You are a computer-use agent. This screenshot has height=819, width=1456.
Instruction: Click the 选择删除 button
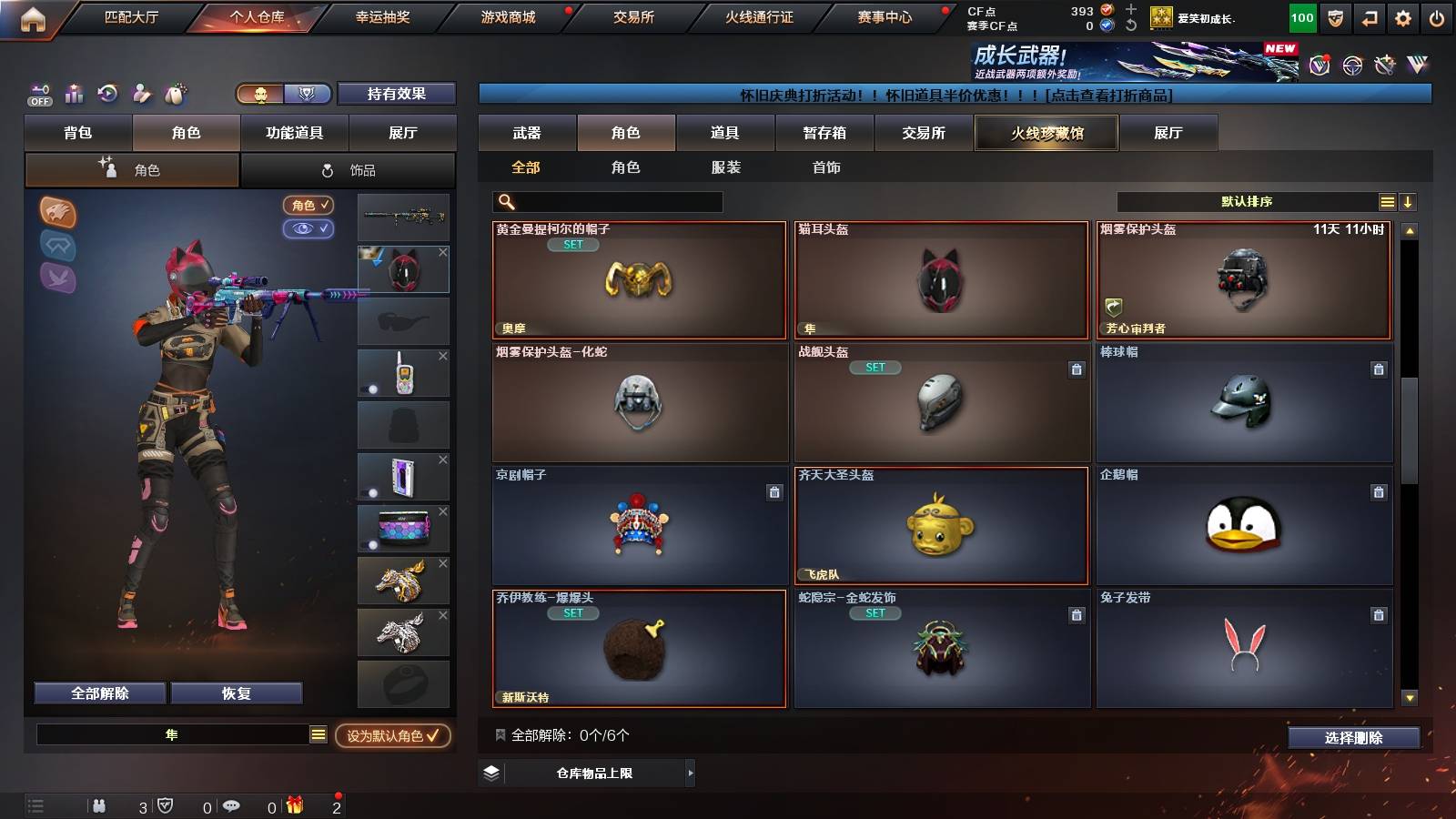click(x=1353, y=738)
